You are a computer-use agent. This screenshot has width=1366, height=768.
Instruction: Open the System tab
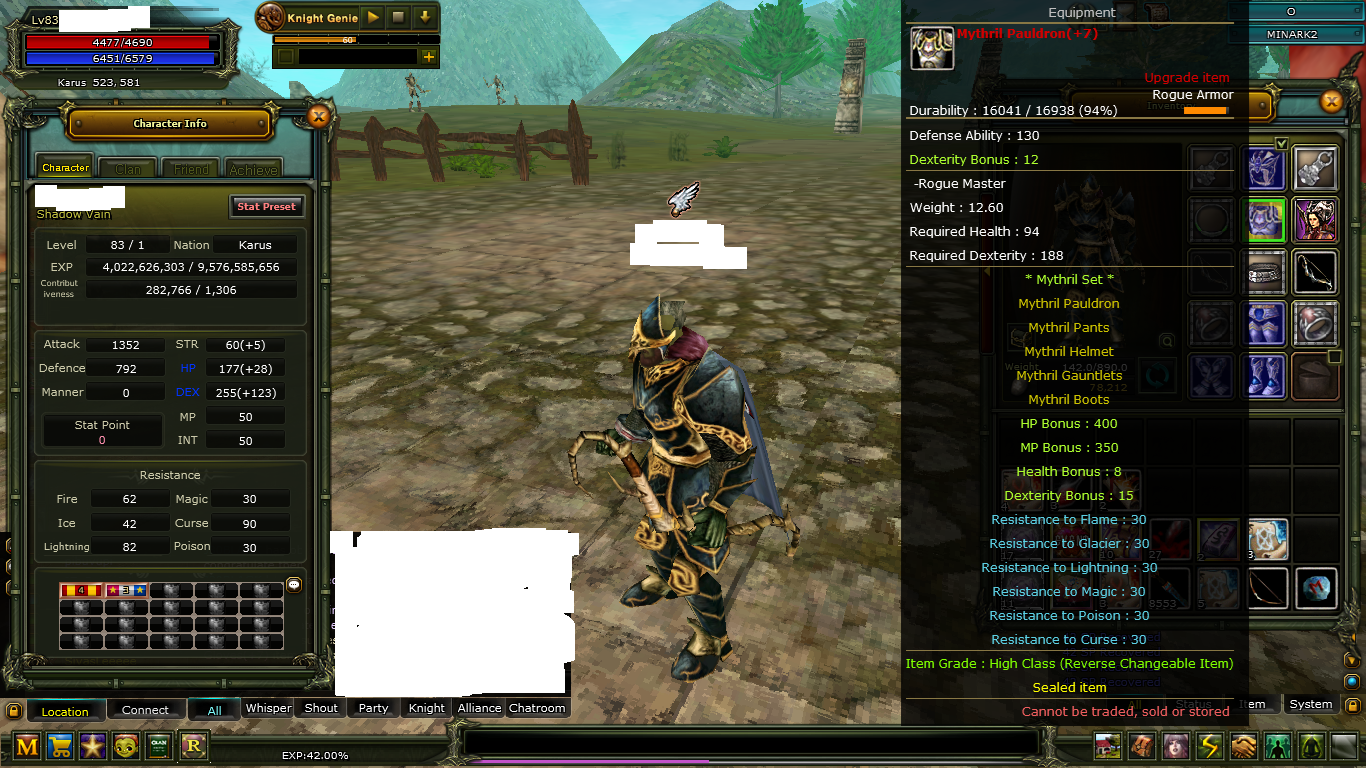pos(1310,704)
